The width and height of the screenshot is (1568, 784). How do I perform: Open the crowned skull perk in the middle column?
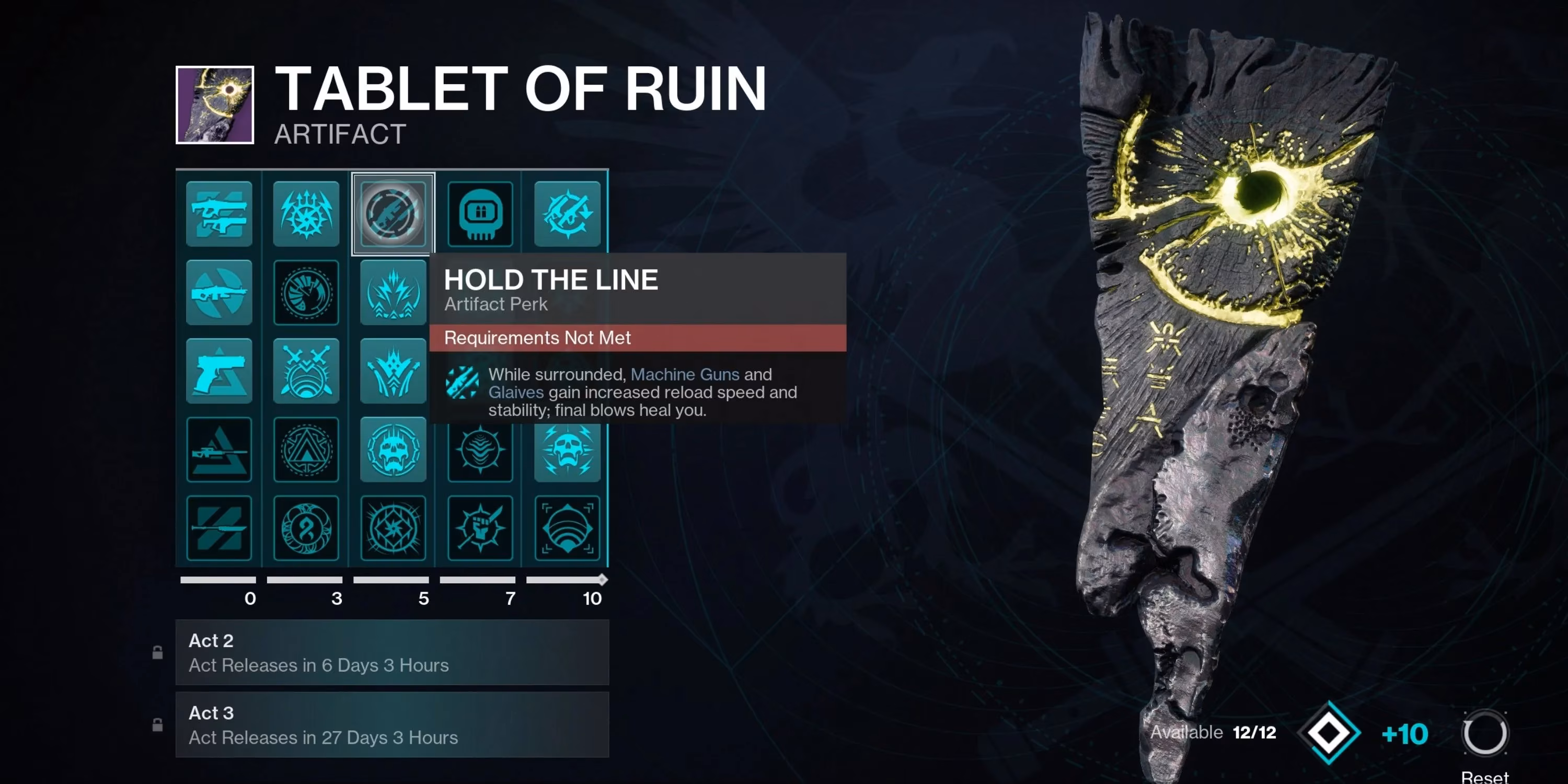pyautogui.click(x=393, y=451)
